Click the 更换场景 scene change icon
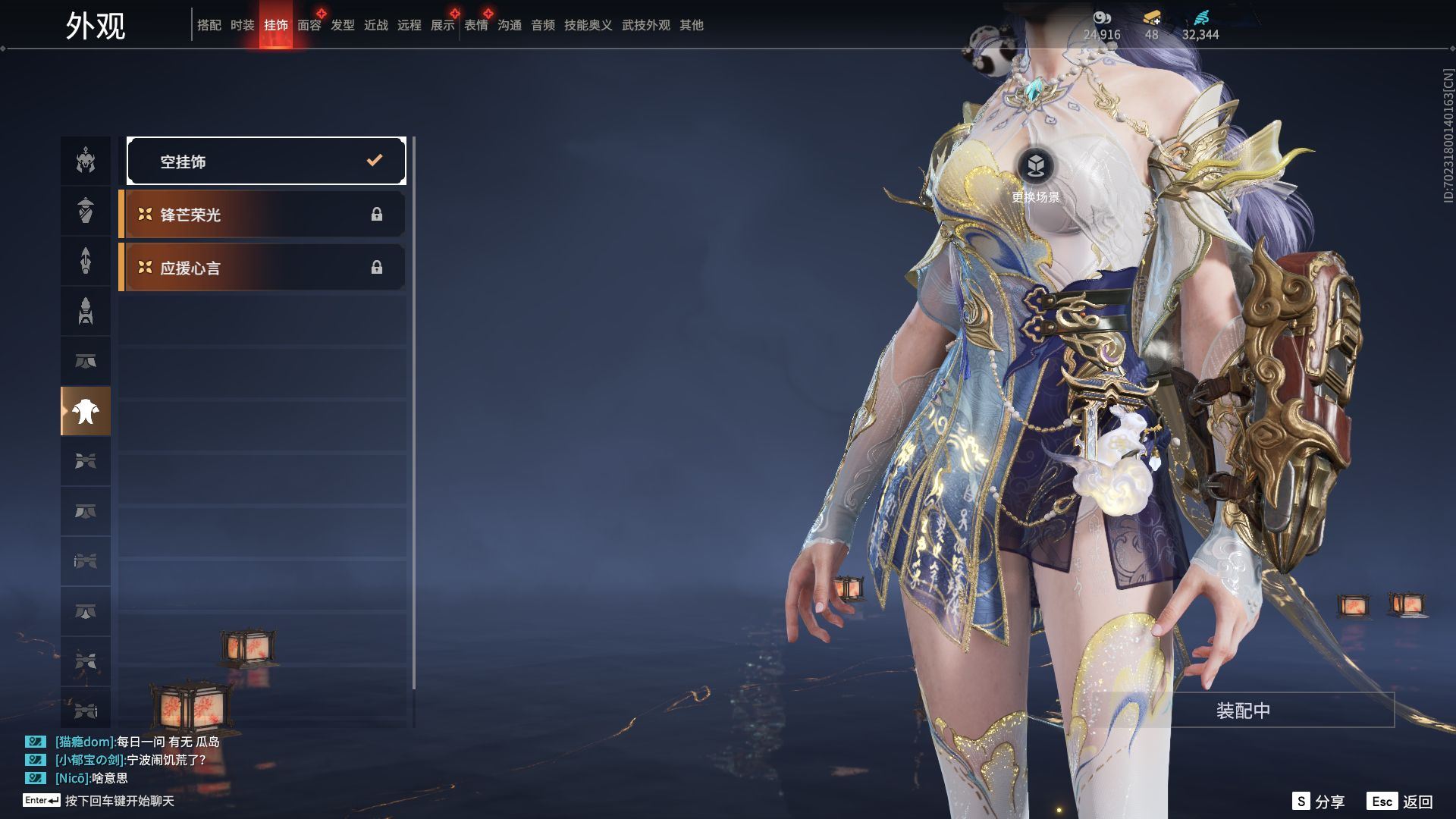Screen dimensions: 1456x819 pyautogui.click(x=1036, y=165)
